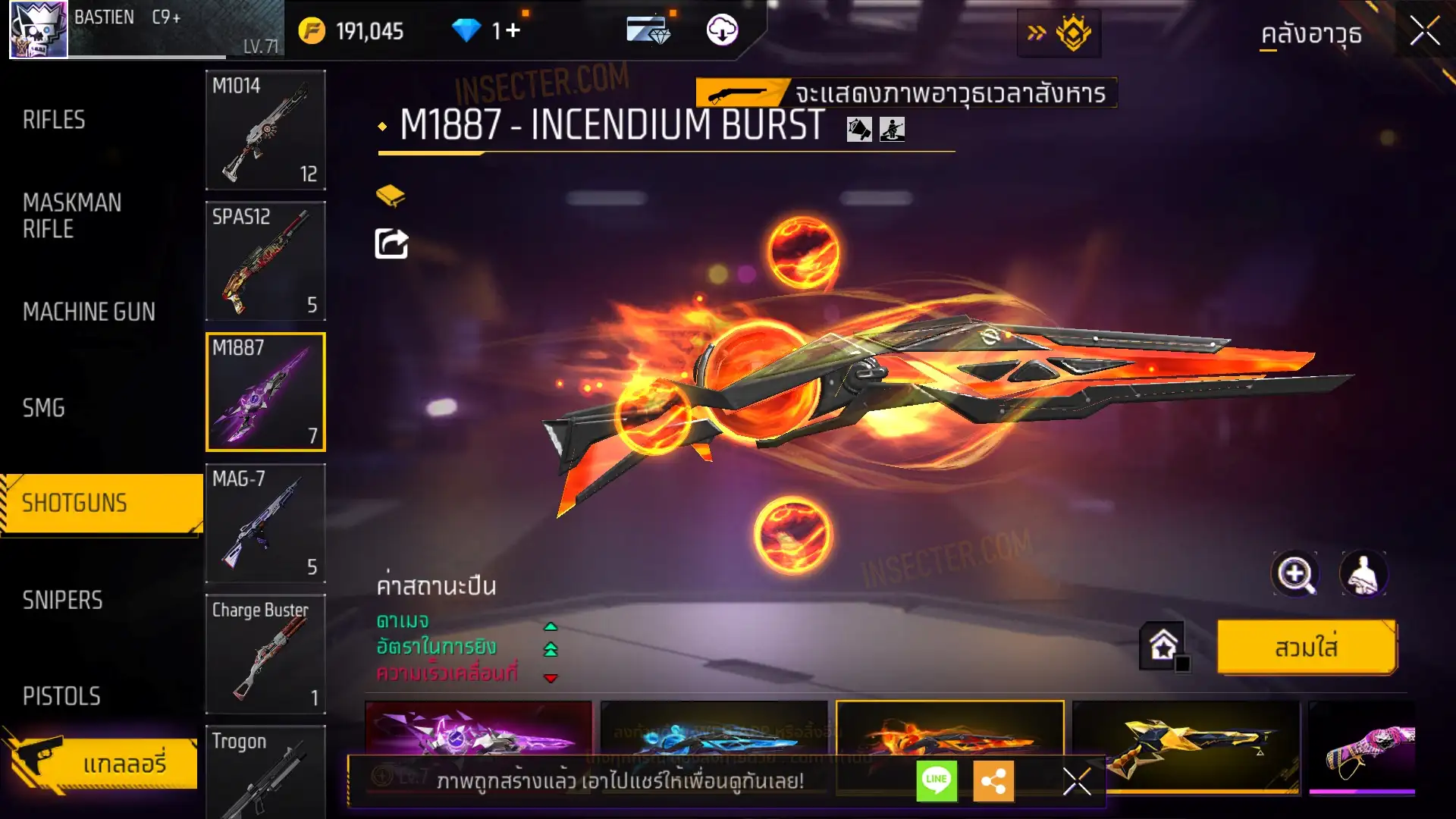Close the weapon vault screen
Viewport: 1456px width, 819px height.
click(x=1424, y=32)
